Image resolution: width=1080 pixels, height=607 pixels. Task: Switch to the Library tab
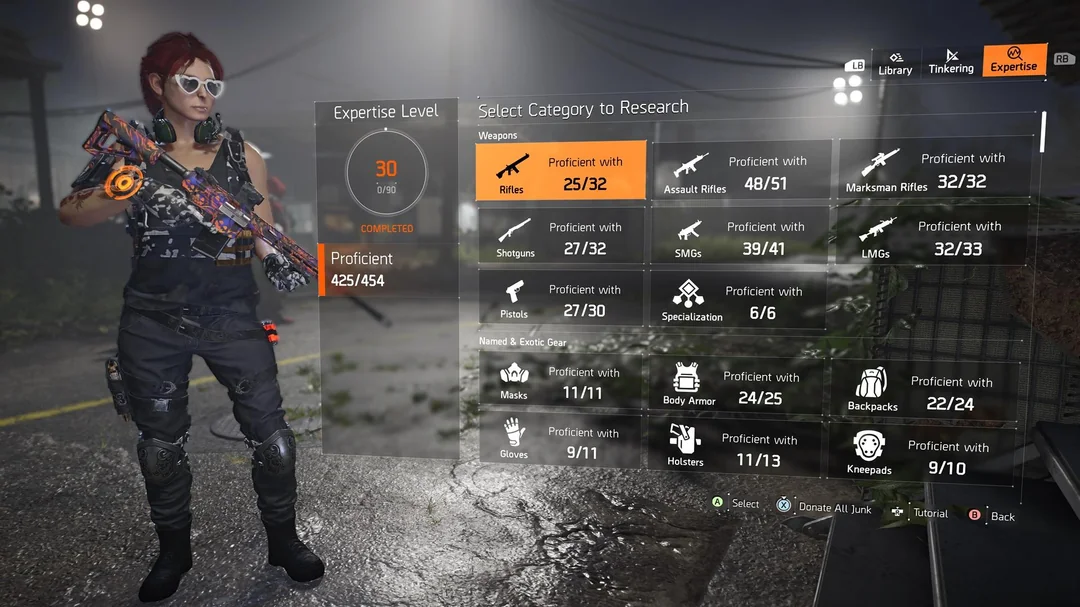pyautogui.click(x=895, y=63)
